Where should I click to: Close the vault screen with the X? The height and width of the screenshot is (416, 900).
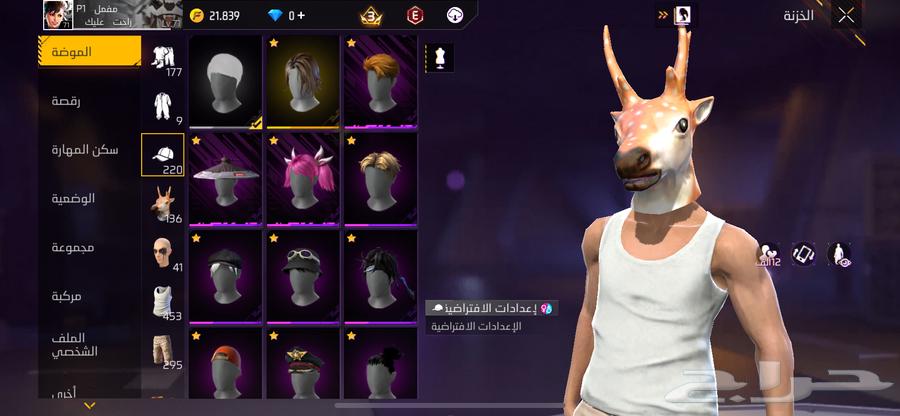[846, 16]
